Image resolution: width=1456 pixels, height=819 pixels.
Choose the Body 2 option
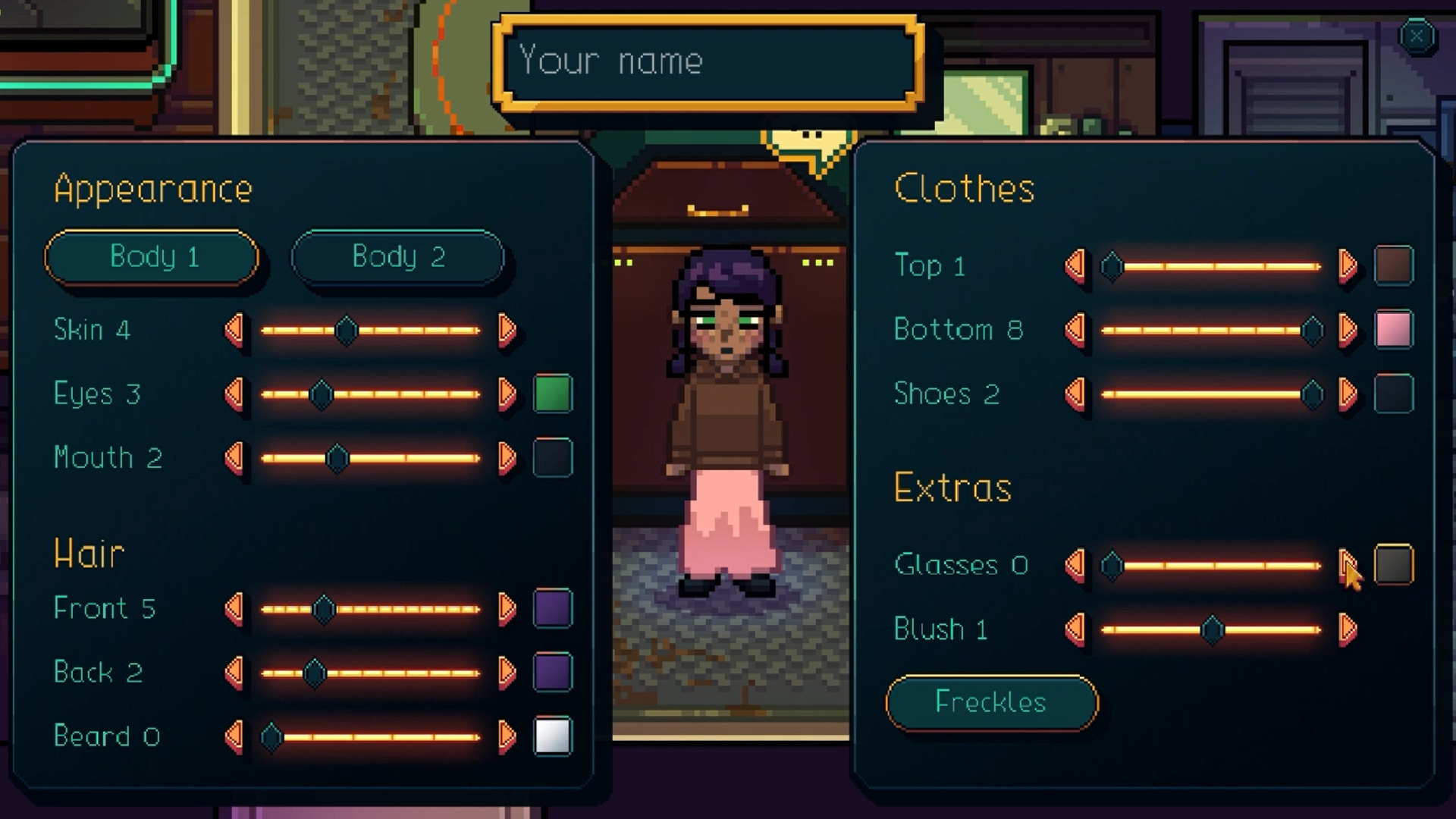point(398,257)
